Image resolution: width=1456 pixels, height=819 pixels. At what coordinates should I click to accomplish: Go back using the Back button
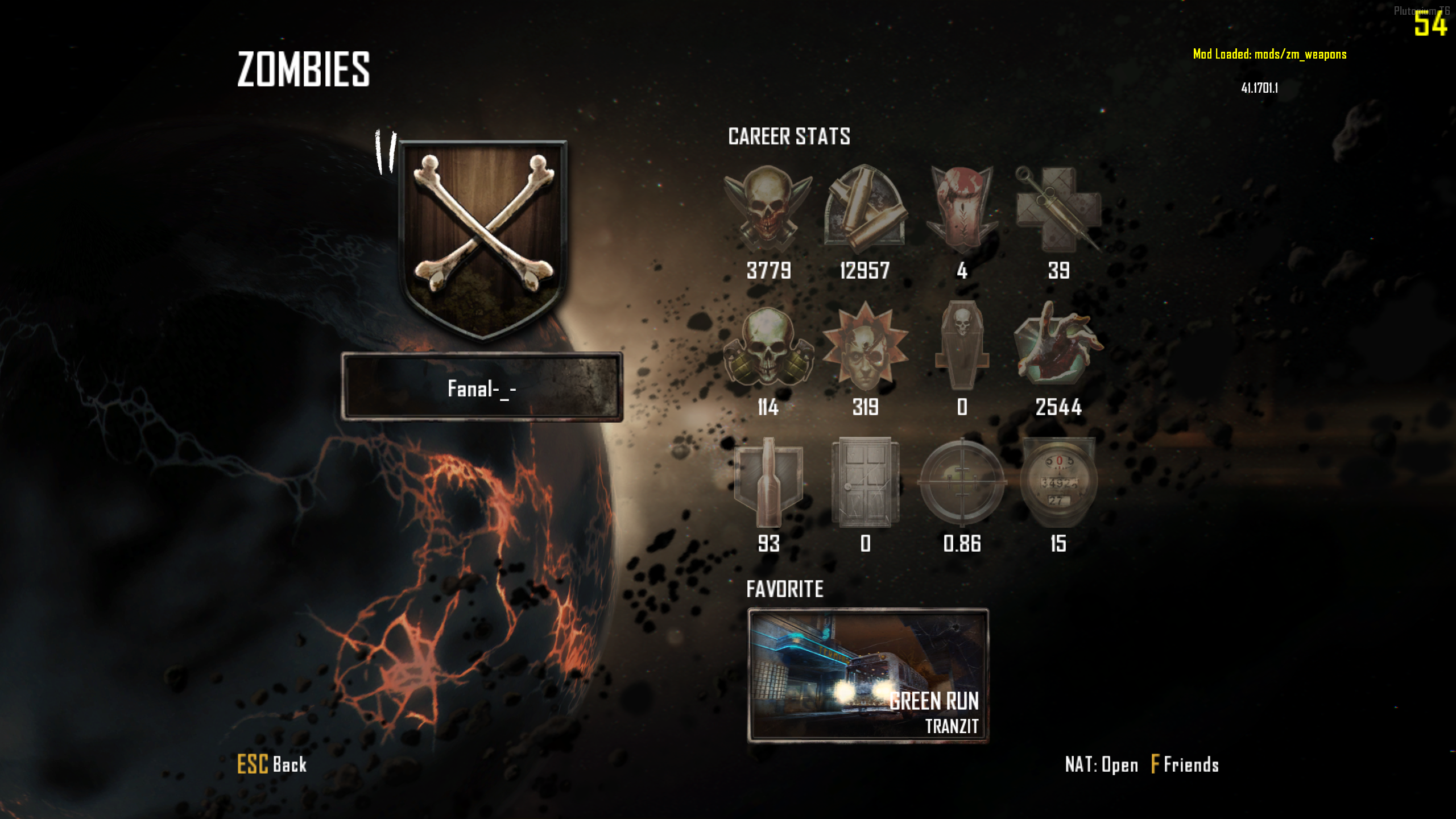click(272, 764)
